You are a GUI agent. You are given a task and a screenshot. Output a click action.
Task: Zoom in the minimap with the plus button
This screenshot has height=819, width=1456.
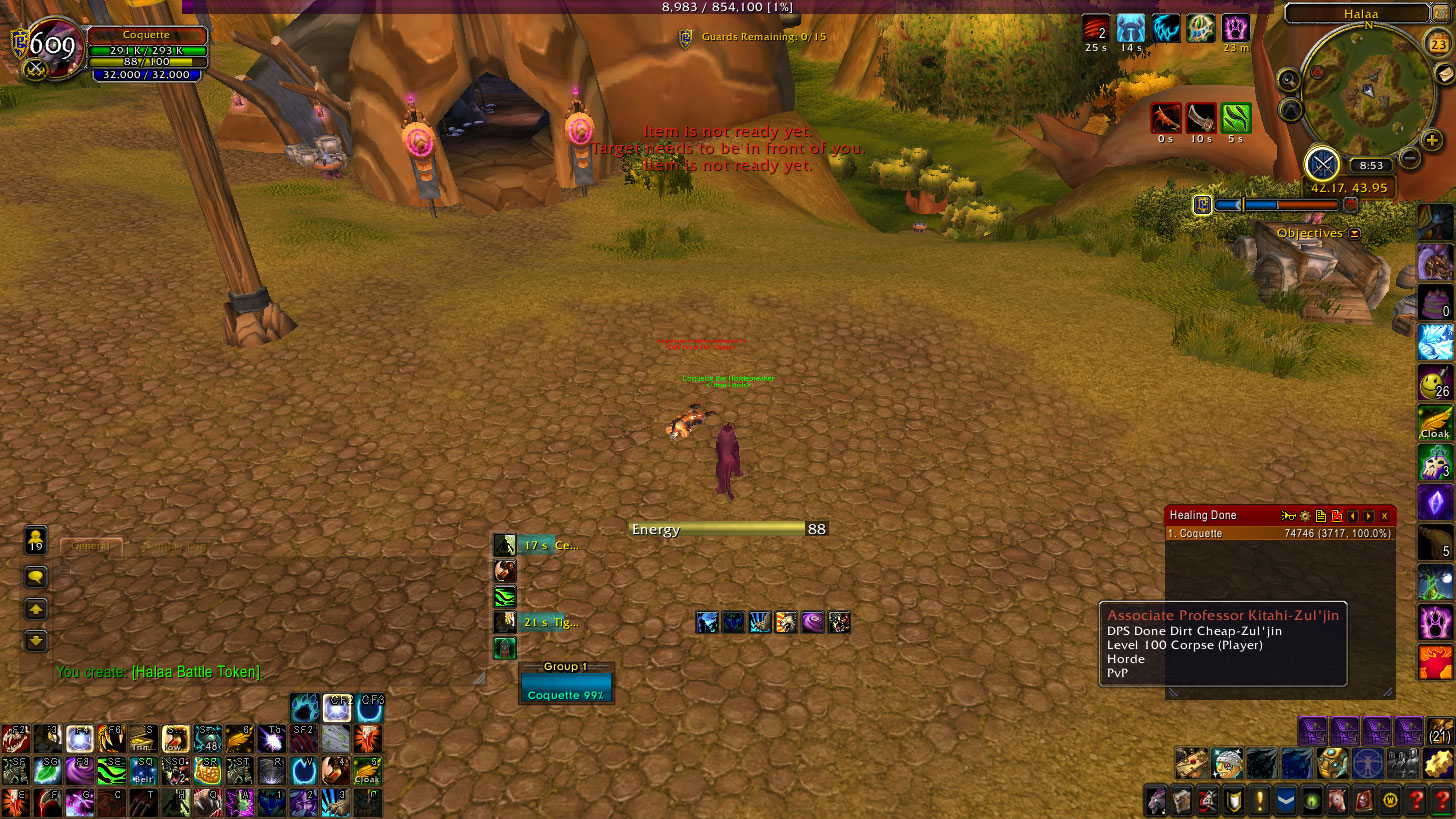[x=1433, y=141]
